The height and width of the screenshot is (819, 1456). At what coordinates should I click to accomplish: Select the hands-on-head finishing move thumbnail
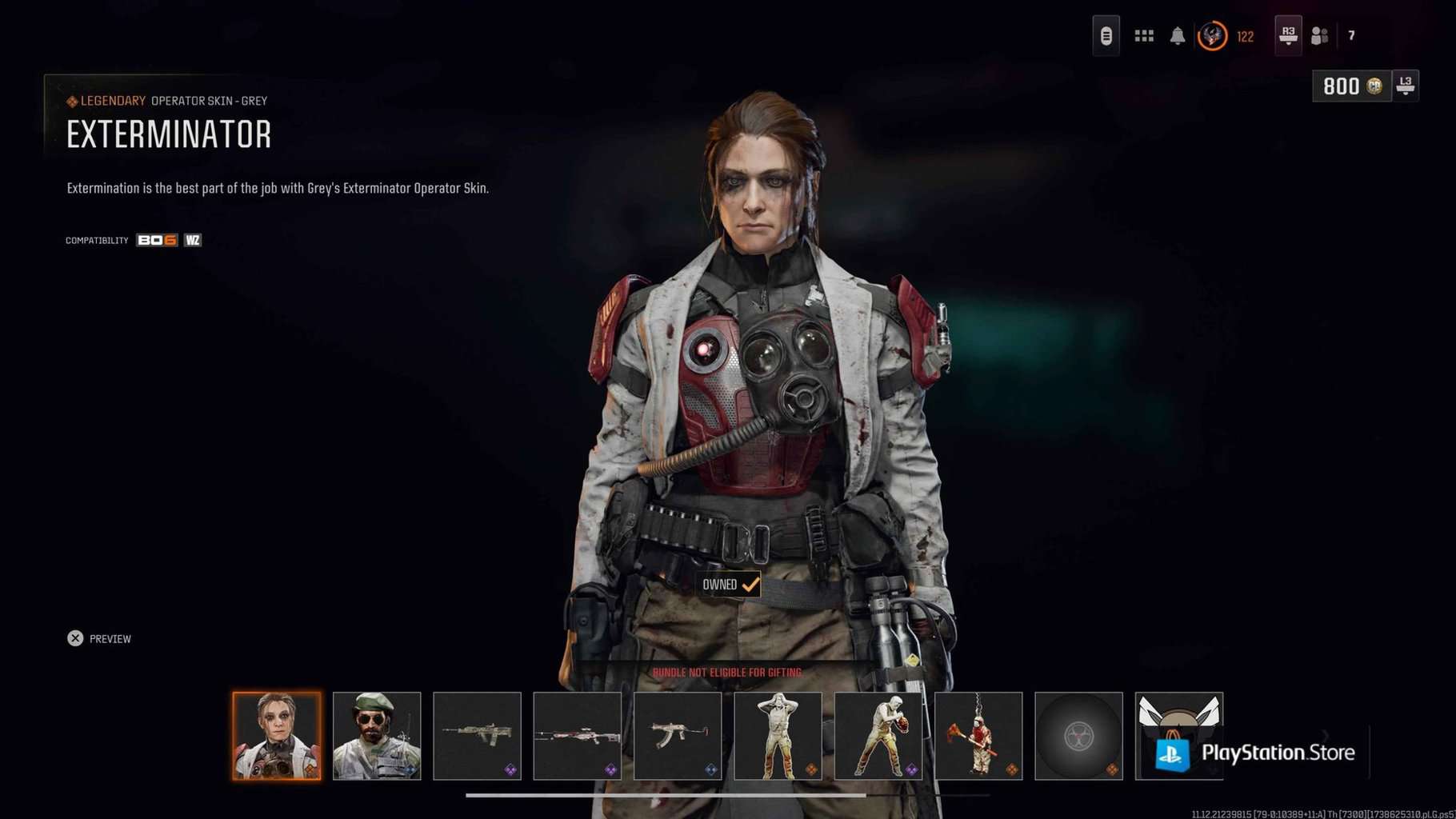pyautogui.click(x=778, y=736)
